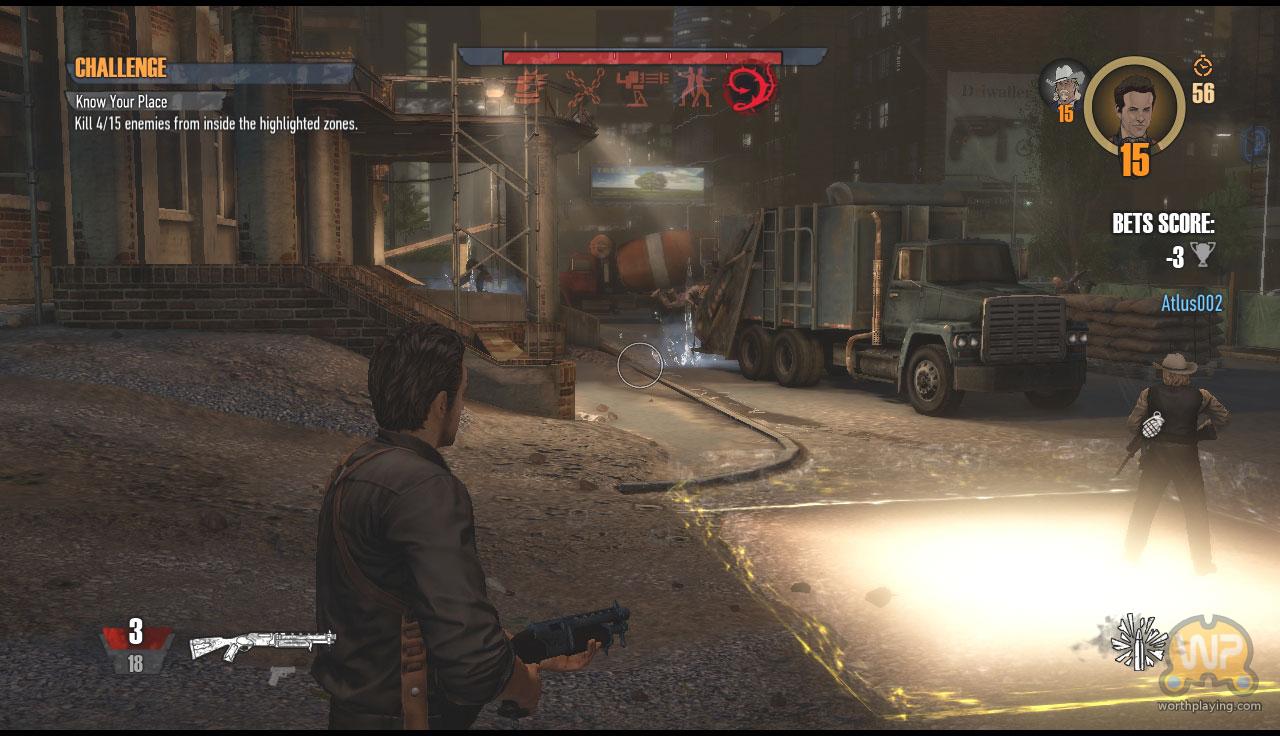
Task: Select the glowing red spiral wave icon
Action: click(x=752, y=88)
